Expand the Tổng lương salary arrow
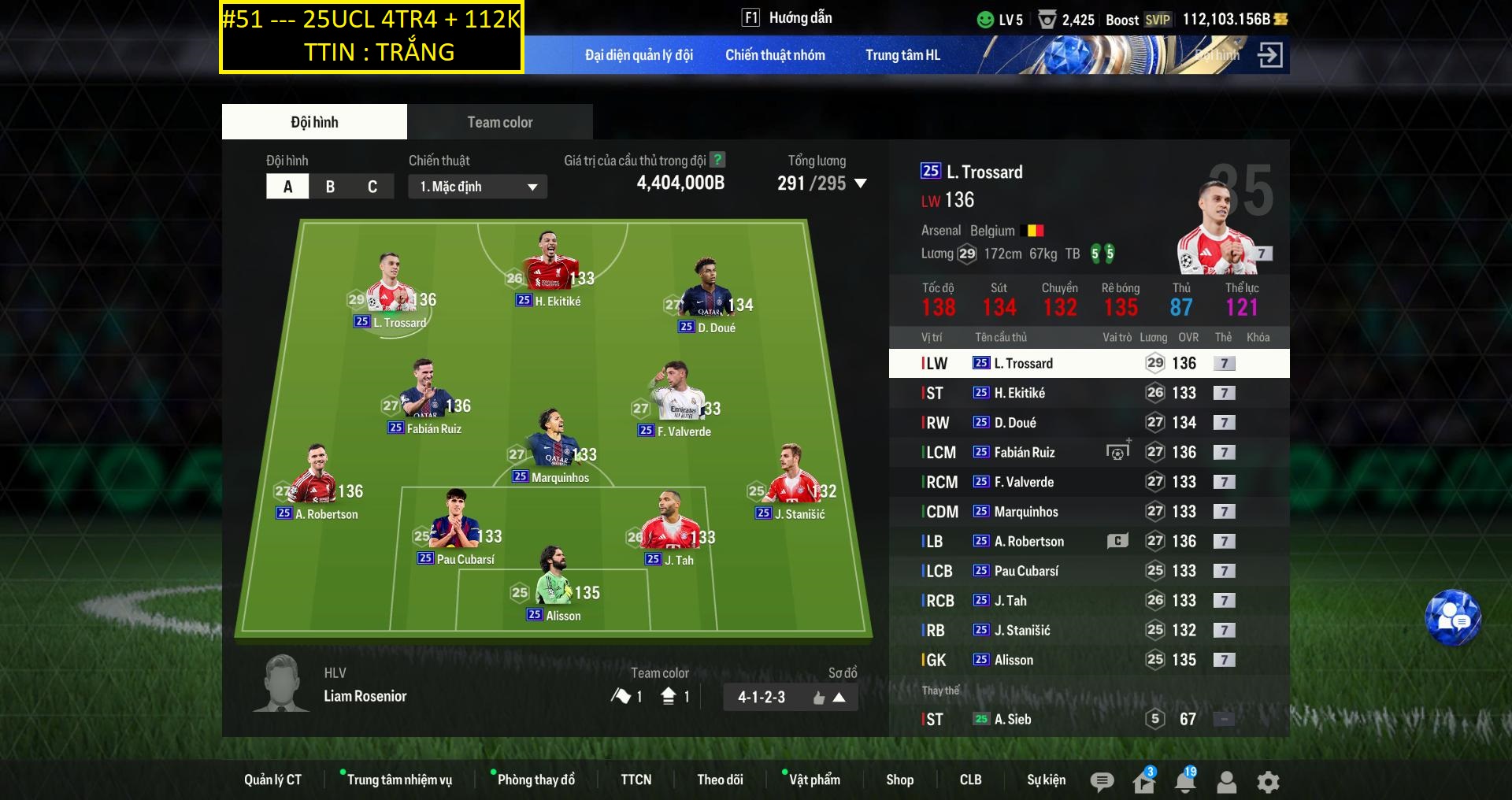This screenshot has width=1512, height=800. pos(861,183)
